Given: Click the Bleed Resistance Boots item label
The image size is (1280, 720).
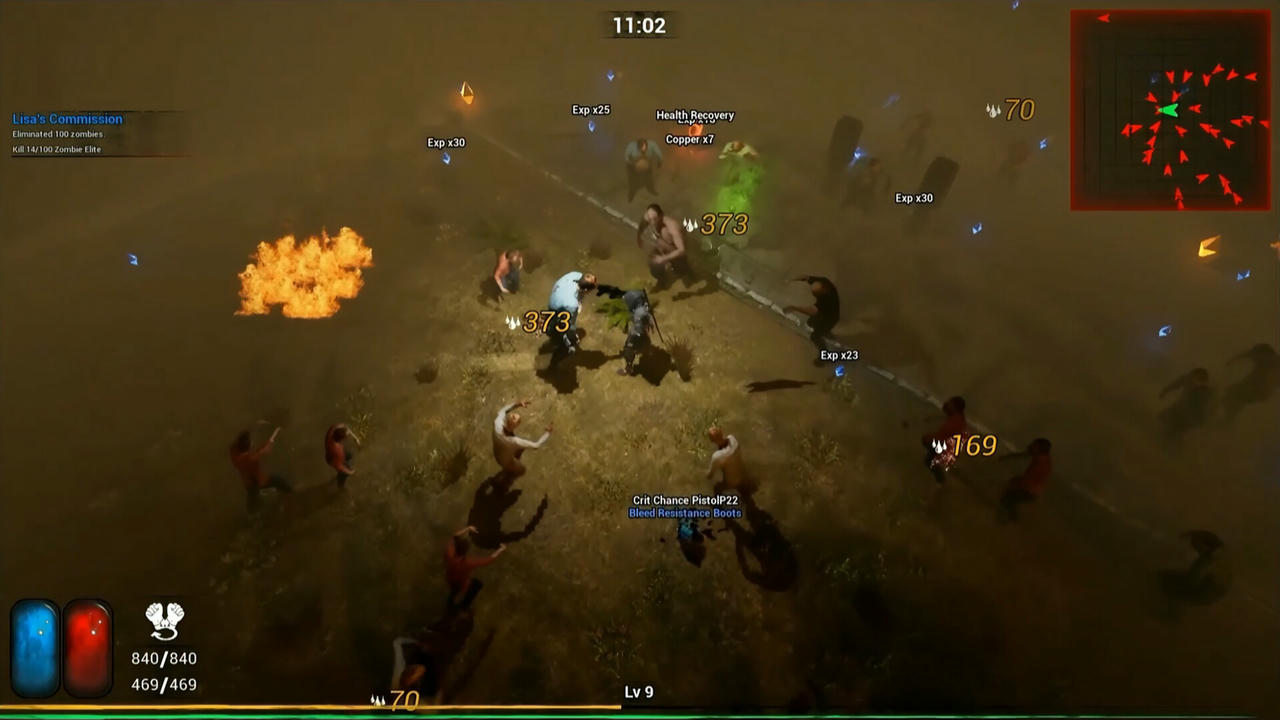Looking at the screenshot, I should tap(683, 512).
